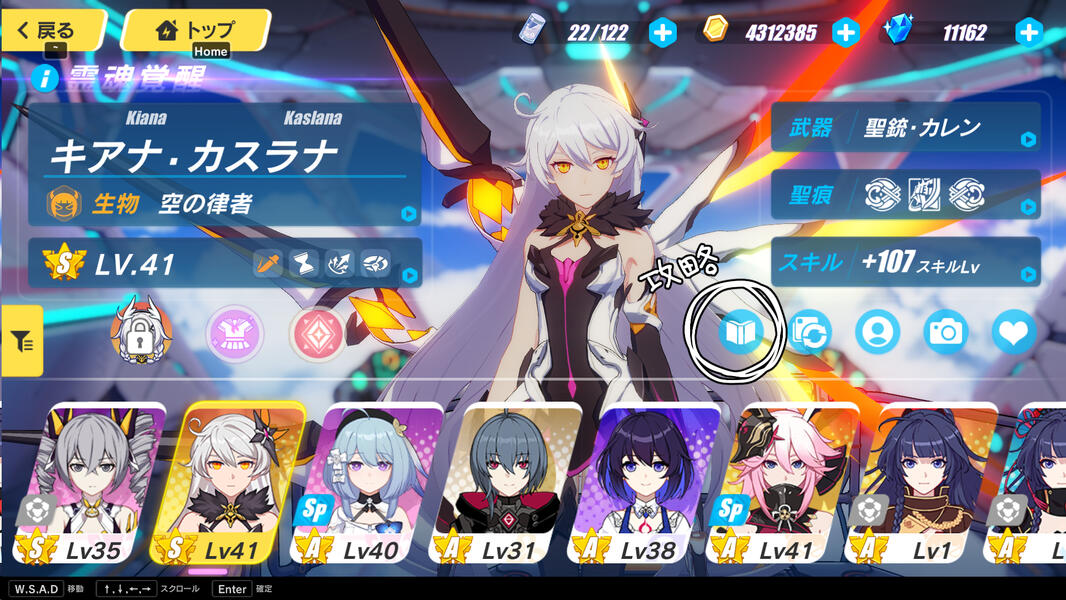Open the スキル skill level panel
Image resolution: width=1066 pixels, height=600 pixels.
[905, 262]
